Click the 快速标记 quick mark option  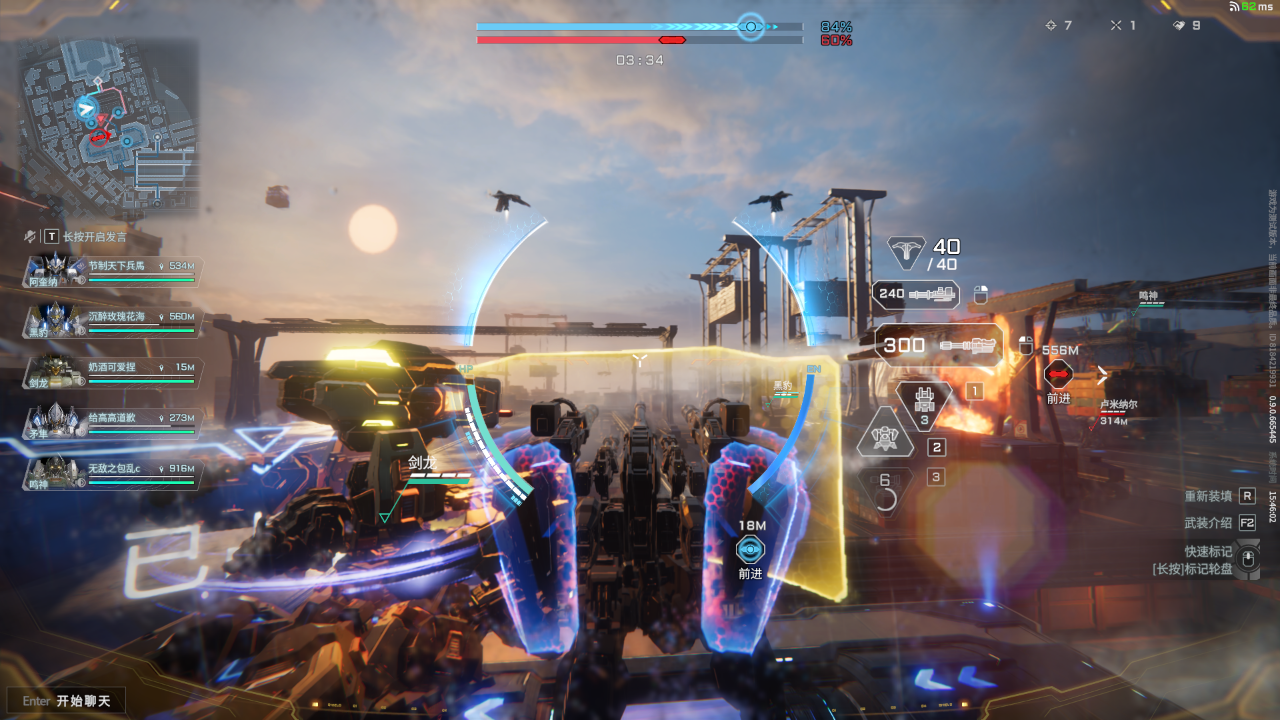pyautogui.click(x=1208, y=552)
